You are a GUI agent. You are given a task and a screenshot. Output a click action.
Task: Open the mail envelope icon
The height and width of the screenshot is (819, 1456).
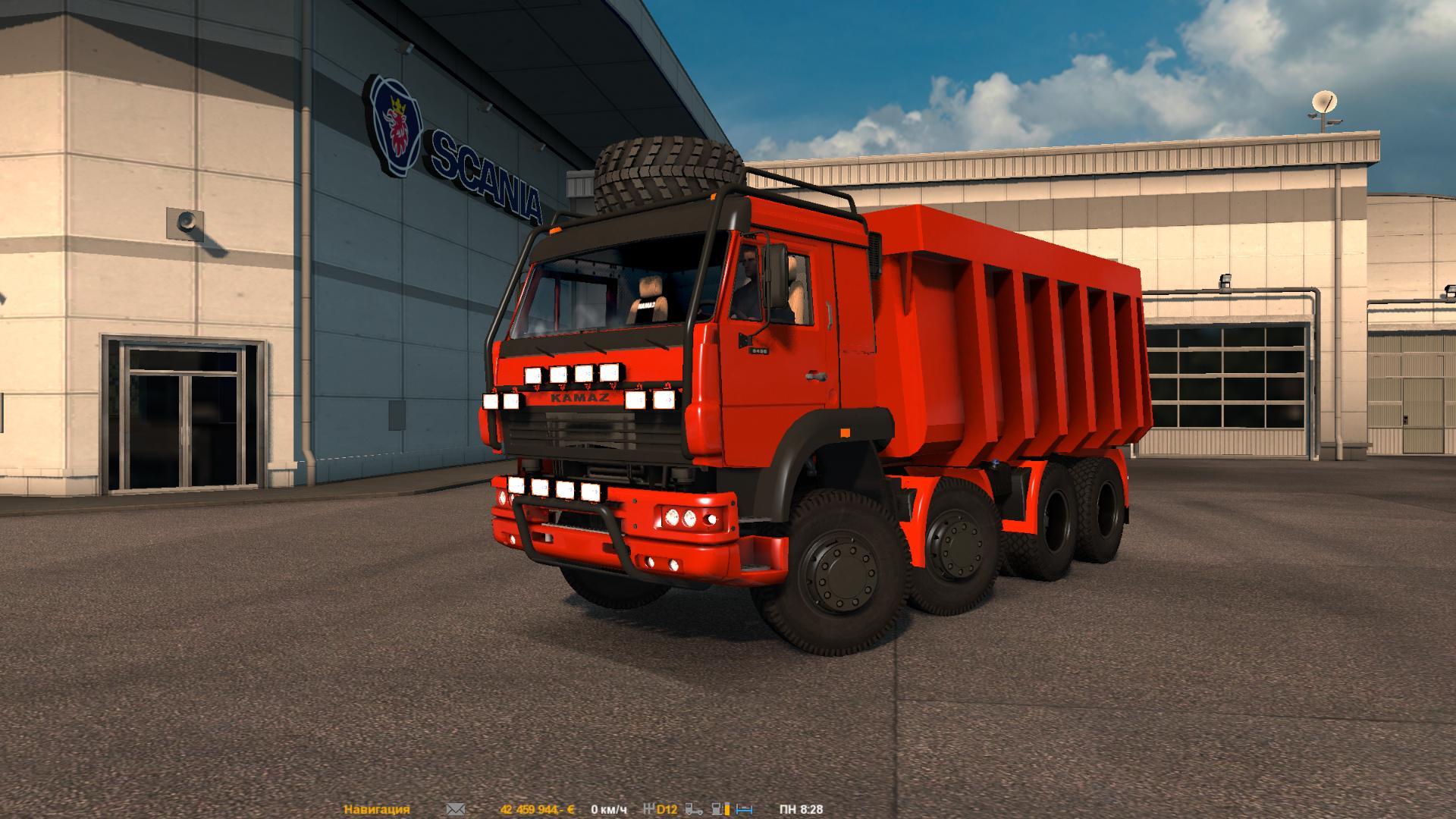pyautogui.click(x=455, y=810)
